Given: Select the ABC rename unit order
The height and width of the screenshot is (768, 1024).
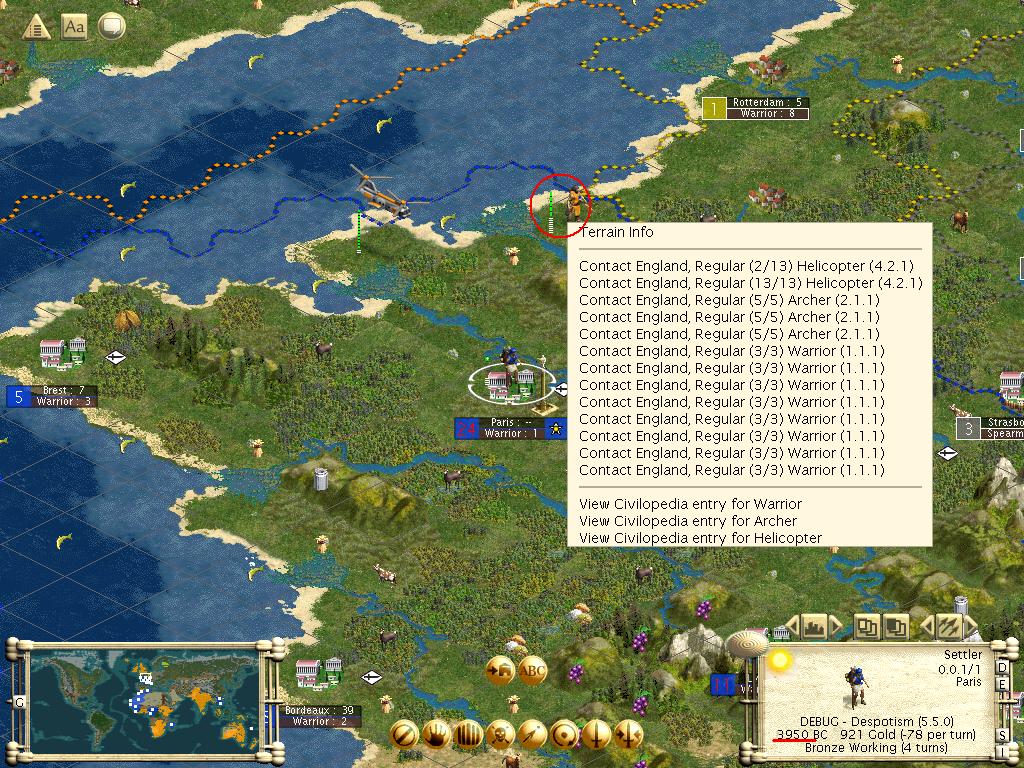Looking at the screenshot, I should [x=532, y=671].
